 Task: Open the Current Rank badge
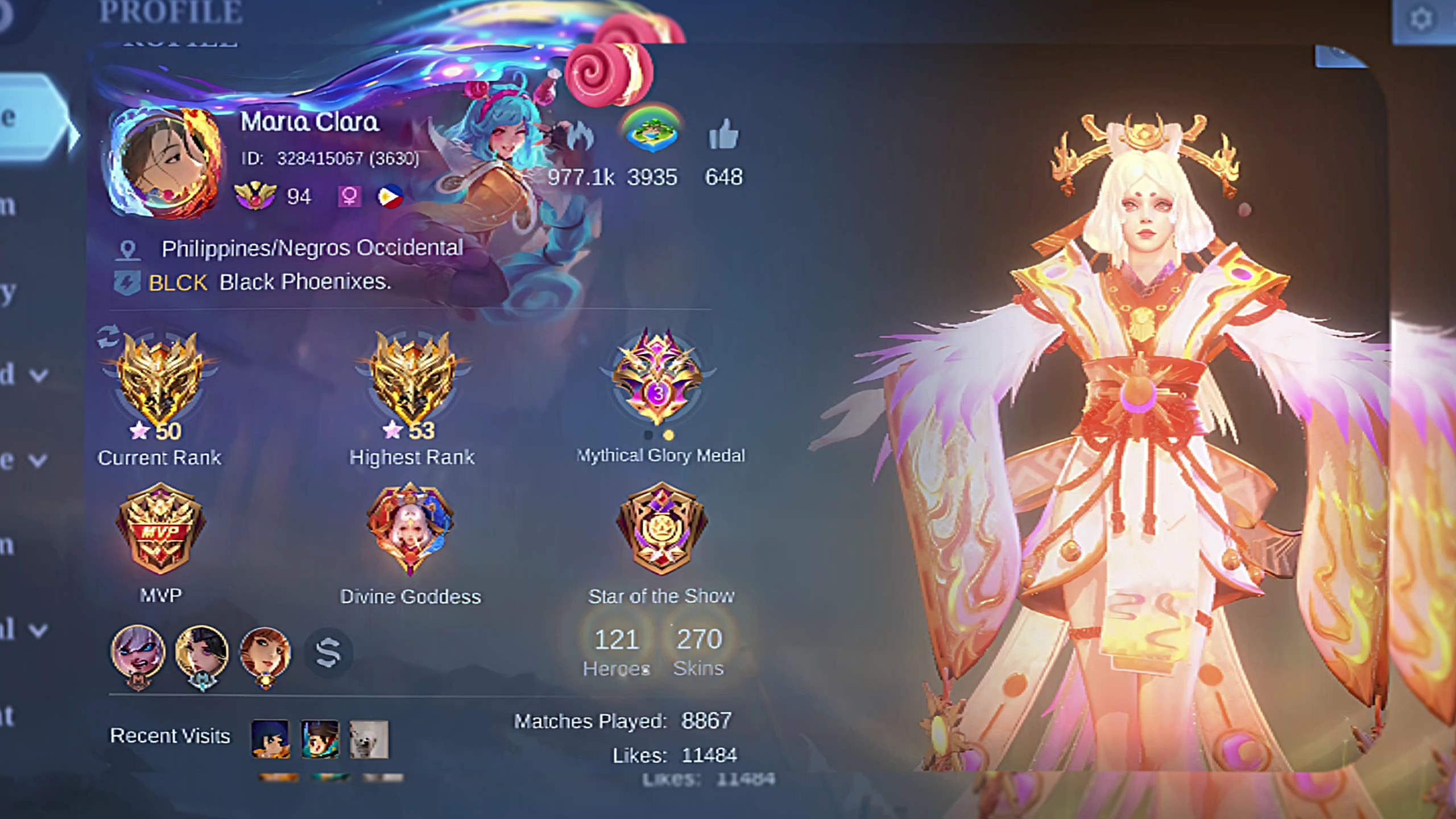pos(160,379)
